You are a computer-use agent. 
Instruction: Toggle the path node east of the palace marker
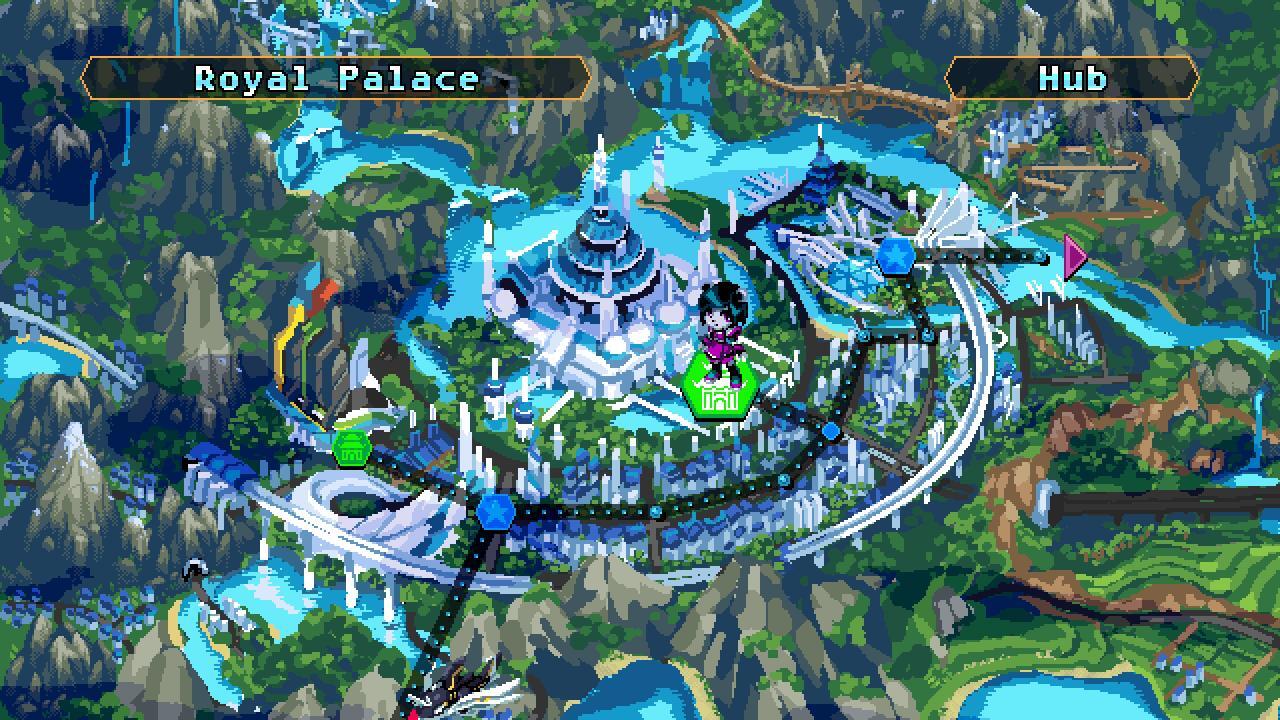(x=830, y=430)
